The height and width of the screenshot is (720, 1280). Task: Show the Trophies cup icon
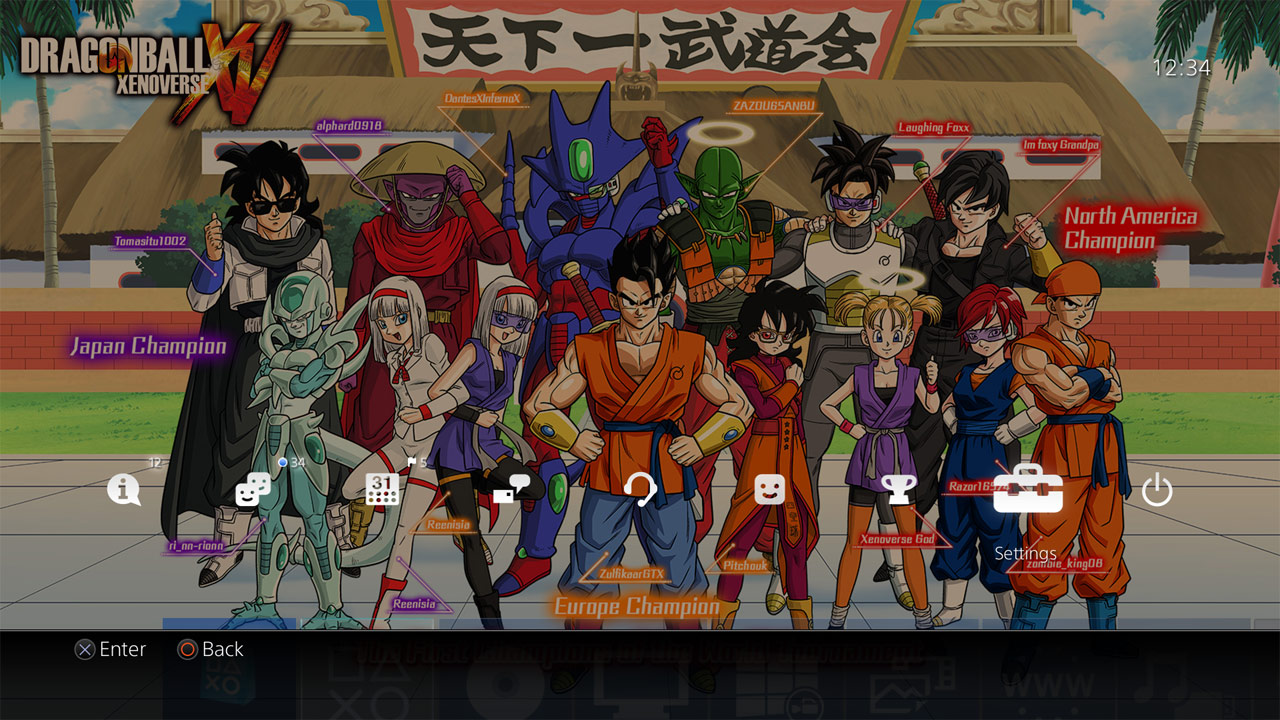point(898,490)
